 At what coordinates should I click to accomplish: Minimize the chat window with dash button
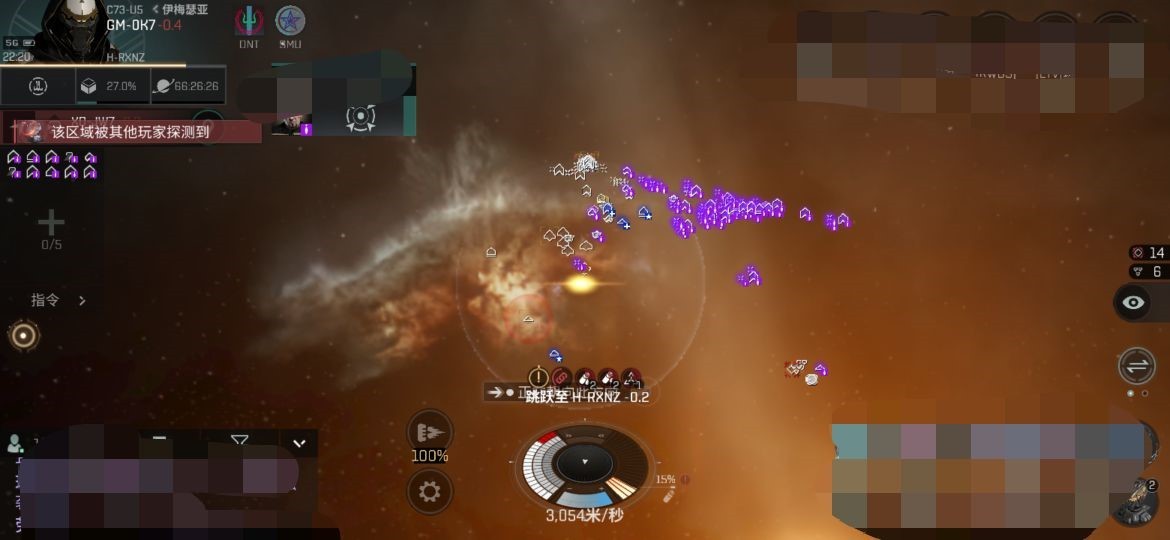click(159, 438)
